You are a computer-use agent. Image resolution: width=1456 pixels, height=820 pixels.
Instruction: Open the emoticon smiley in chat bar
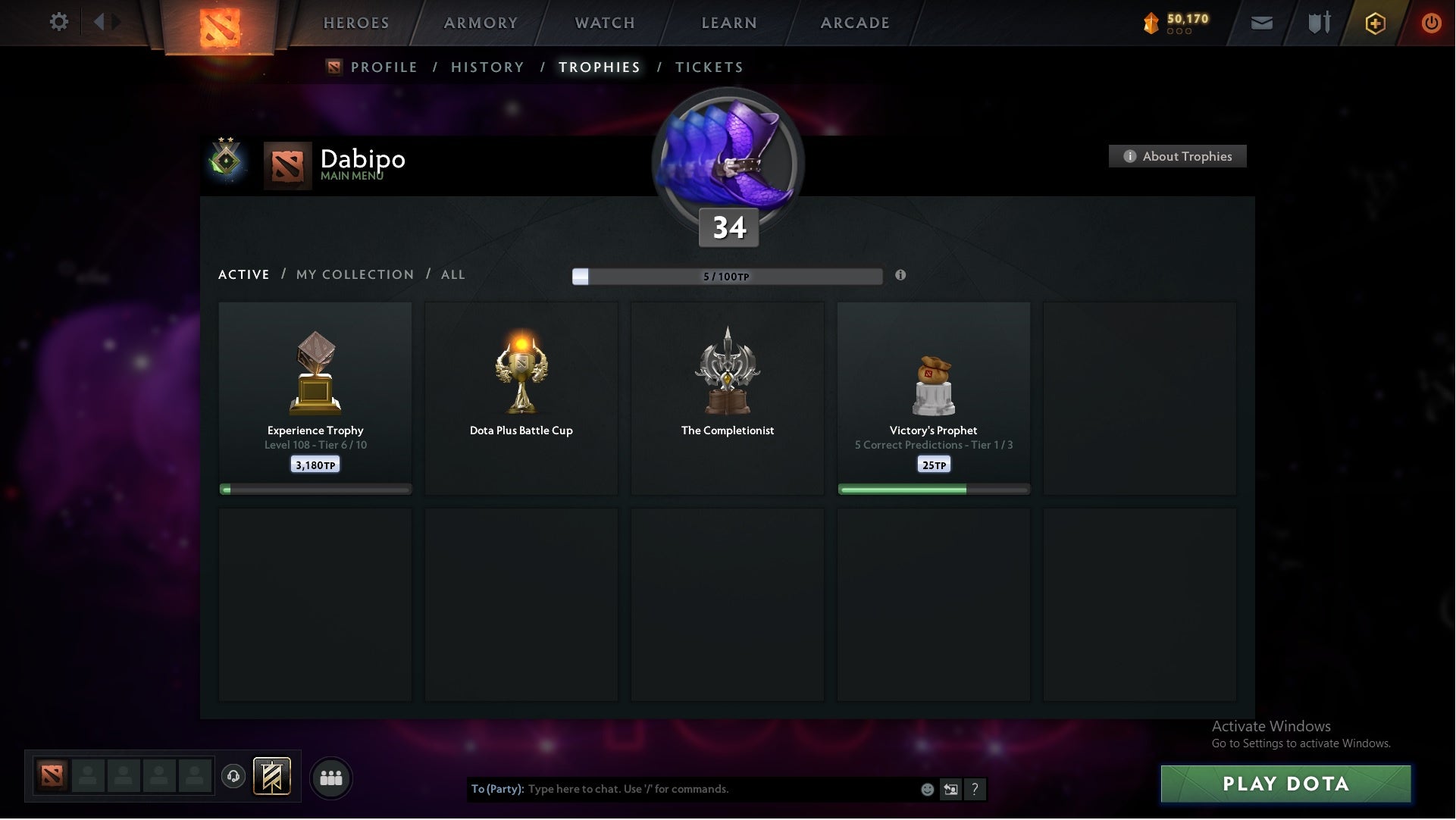click(928, 789)
